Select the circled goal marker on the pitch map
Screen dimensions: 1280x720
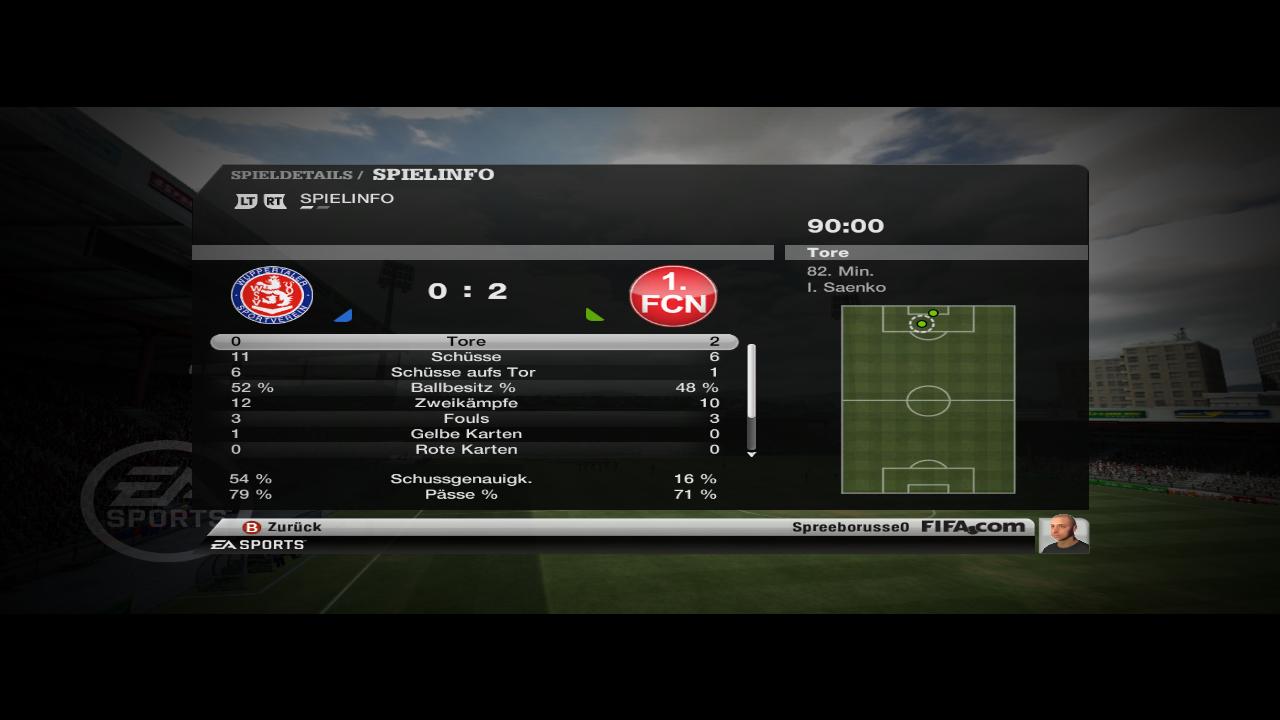point(921,324)
